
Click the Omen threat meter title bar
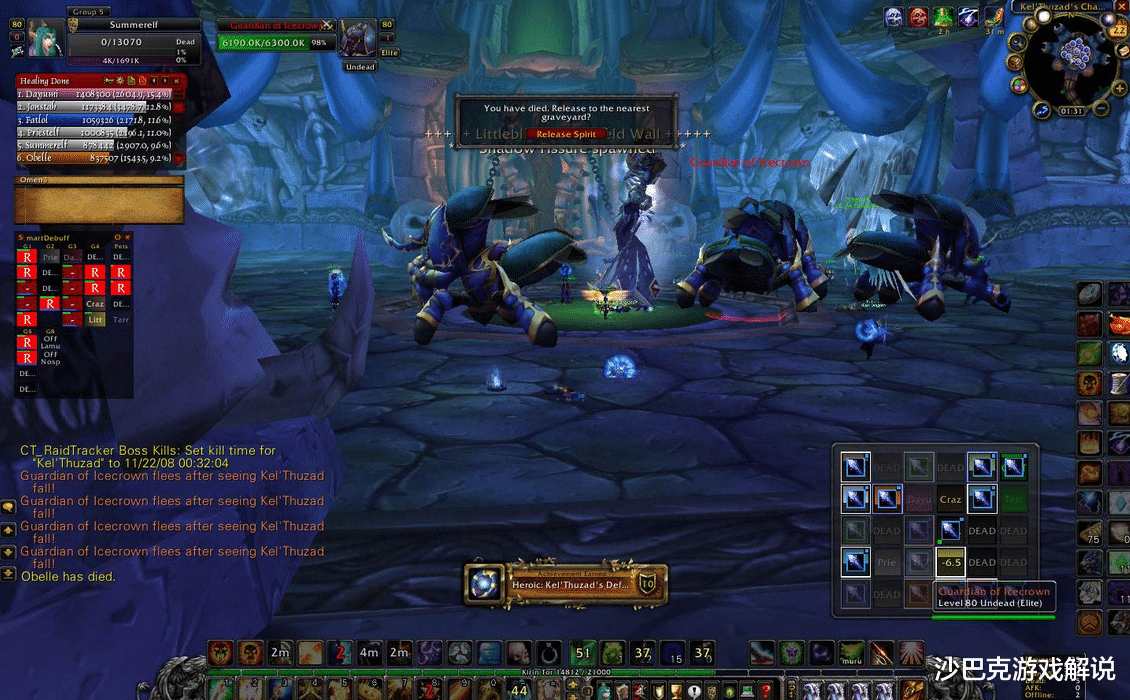98,180
